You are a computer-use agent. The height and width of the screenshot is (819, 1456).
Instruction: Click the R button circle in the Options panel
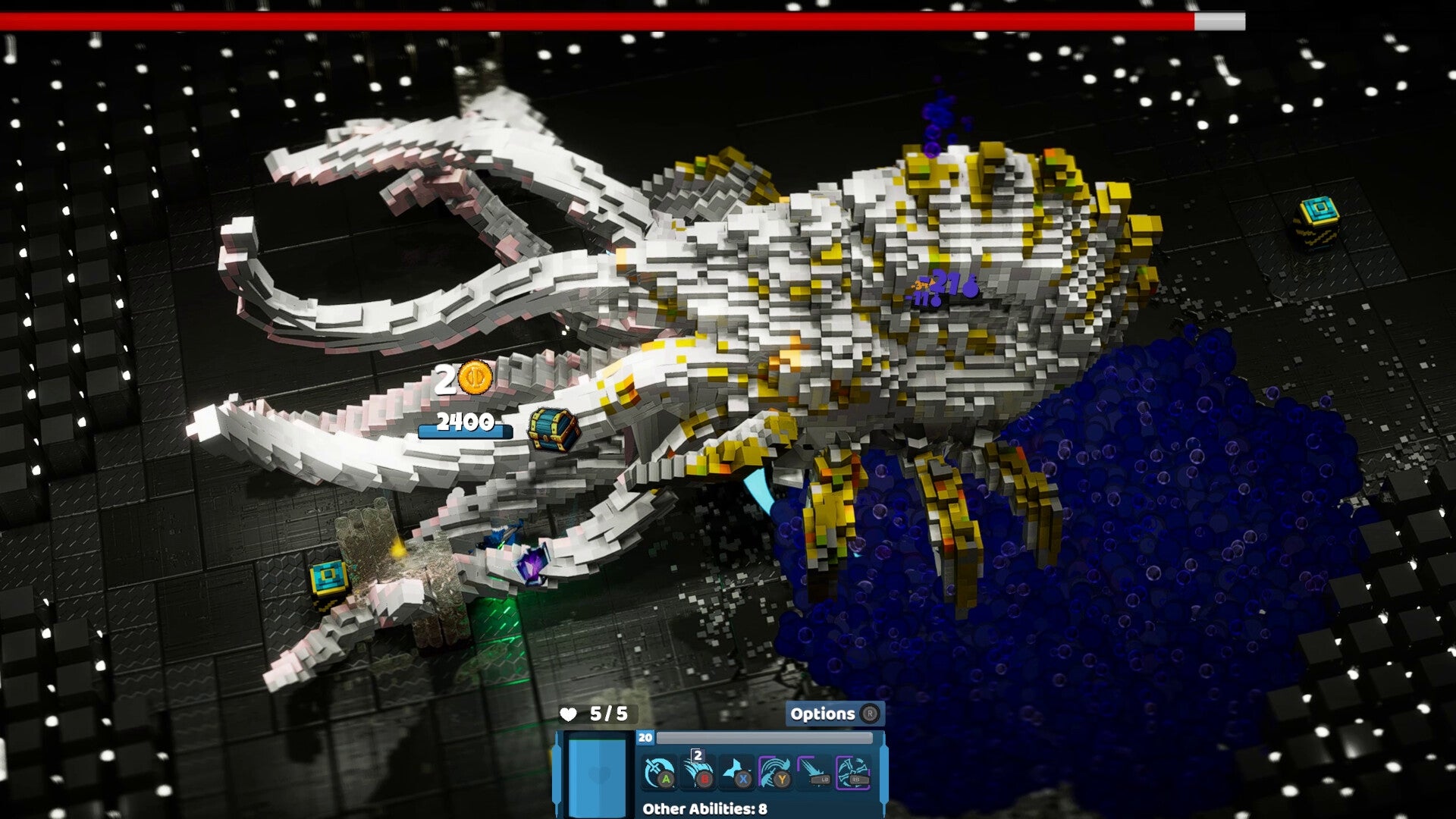(870, 714)
